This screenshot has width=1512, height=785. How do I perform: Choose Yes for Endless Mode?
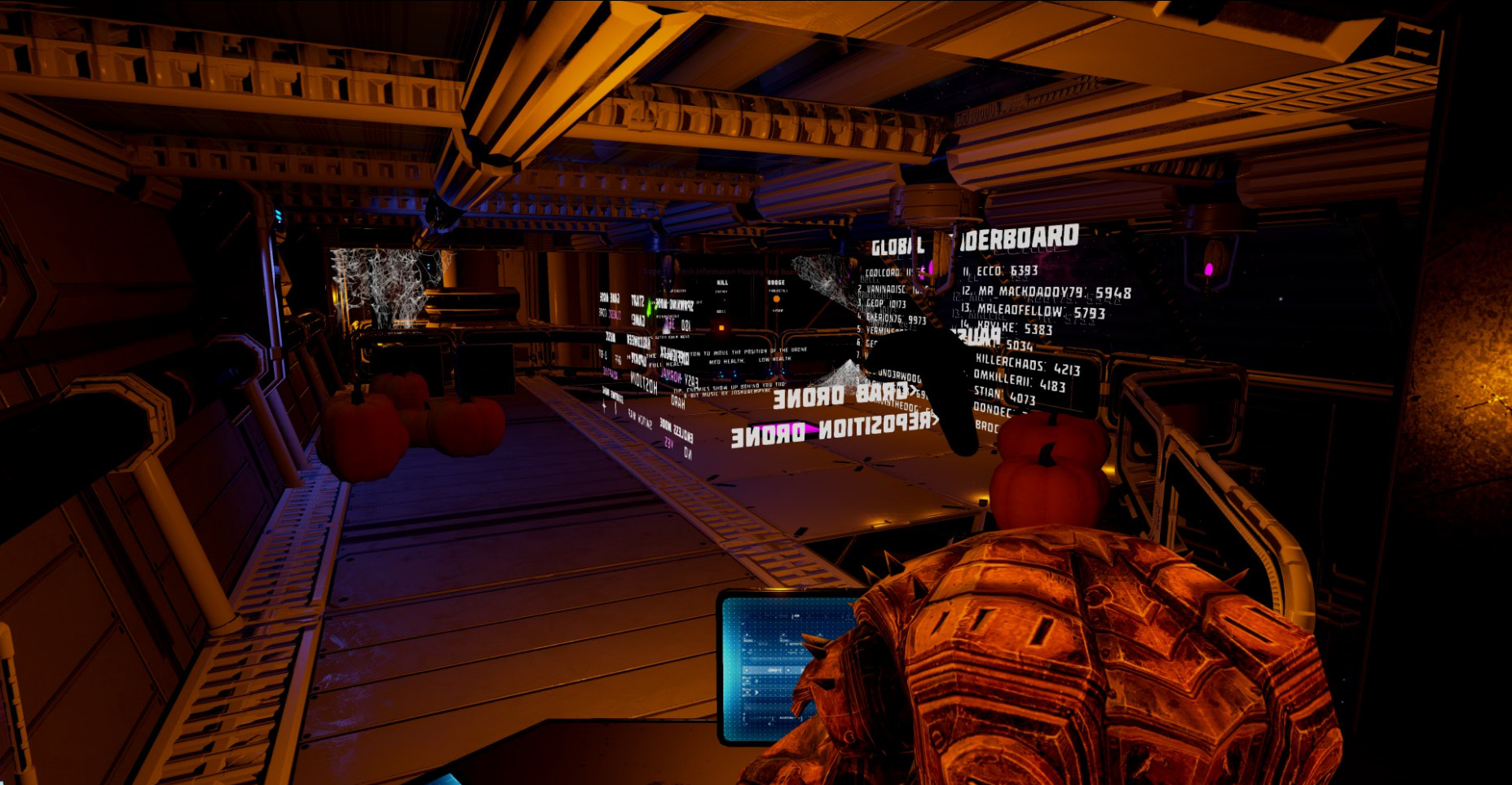pyautogui.click(x=668, y=443)
